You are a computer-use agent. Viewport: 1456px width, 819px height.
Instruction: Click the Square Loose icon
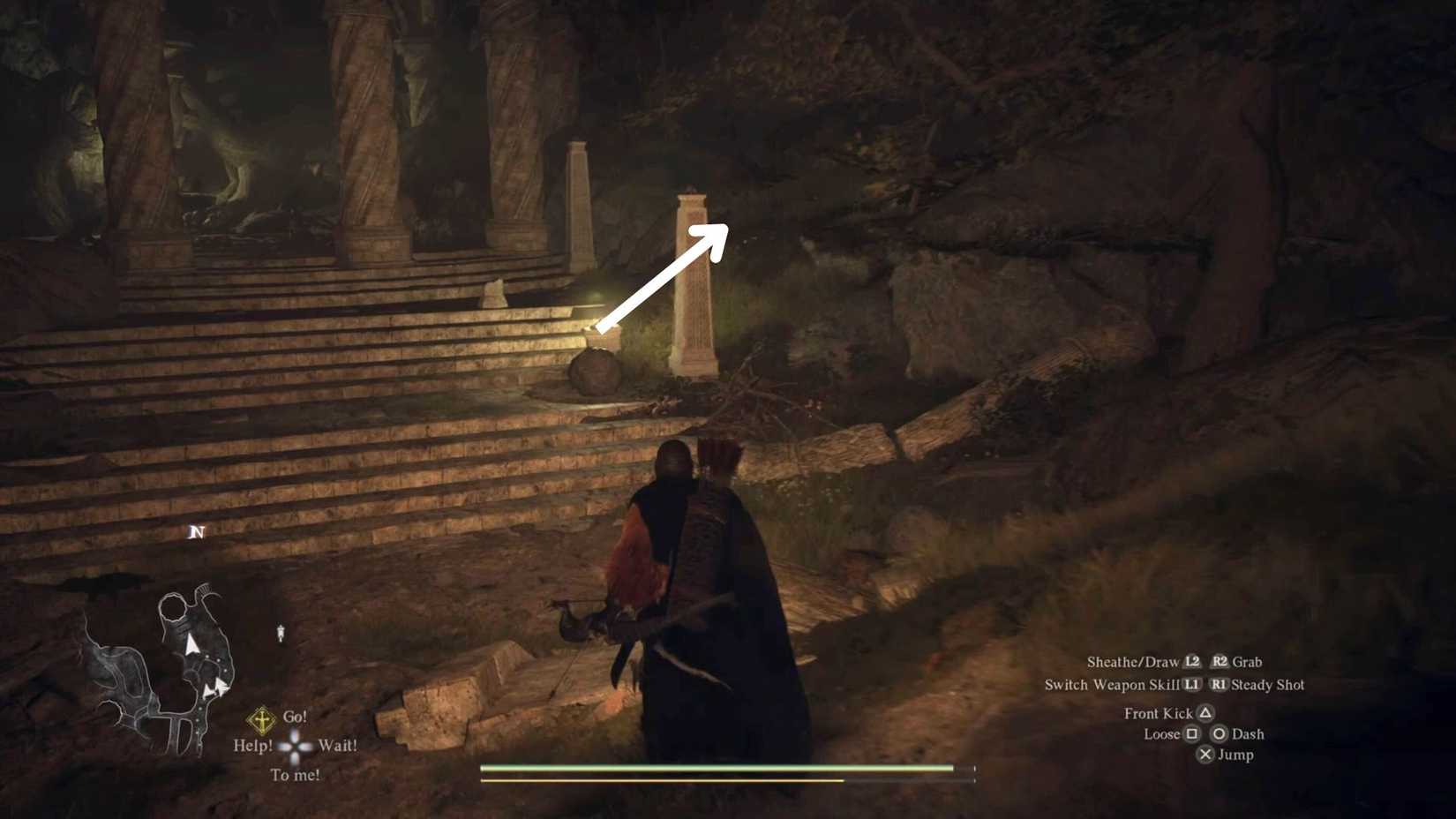click(x=1191, y=734)
